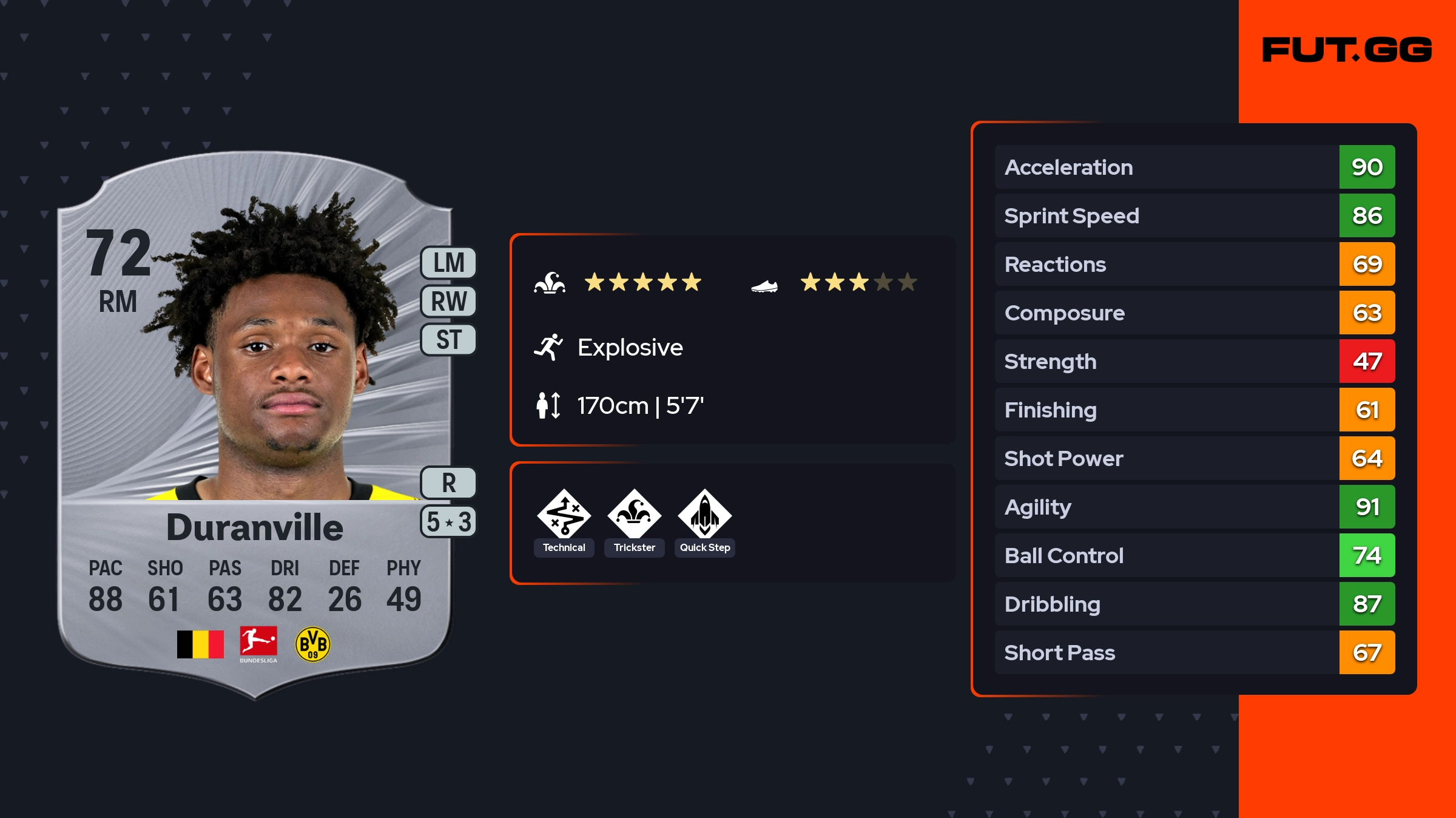Open the Quick Step playstyle icon
1456x818 pixels.
[704, 515]
